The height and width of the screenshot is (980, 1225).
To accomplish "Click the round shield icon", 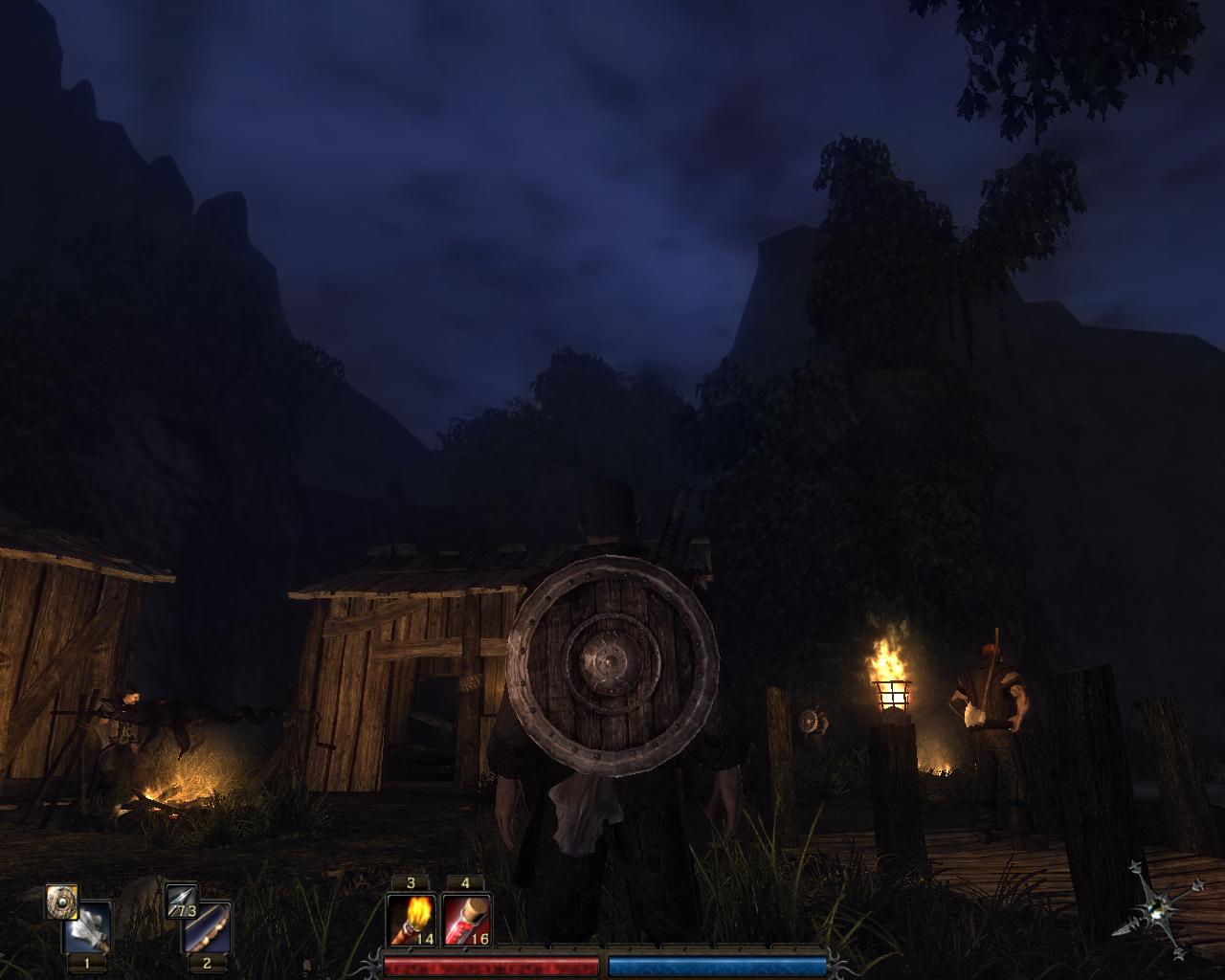I will click(62, 901).
